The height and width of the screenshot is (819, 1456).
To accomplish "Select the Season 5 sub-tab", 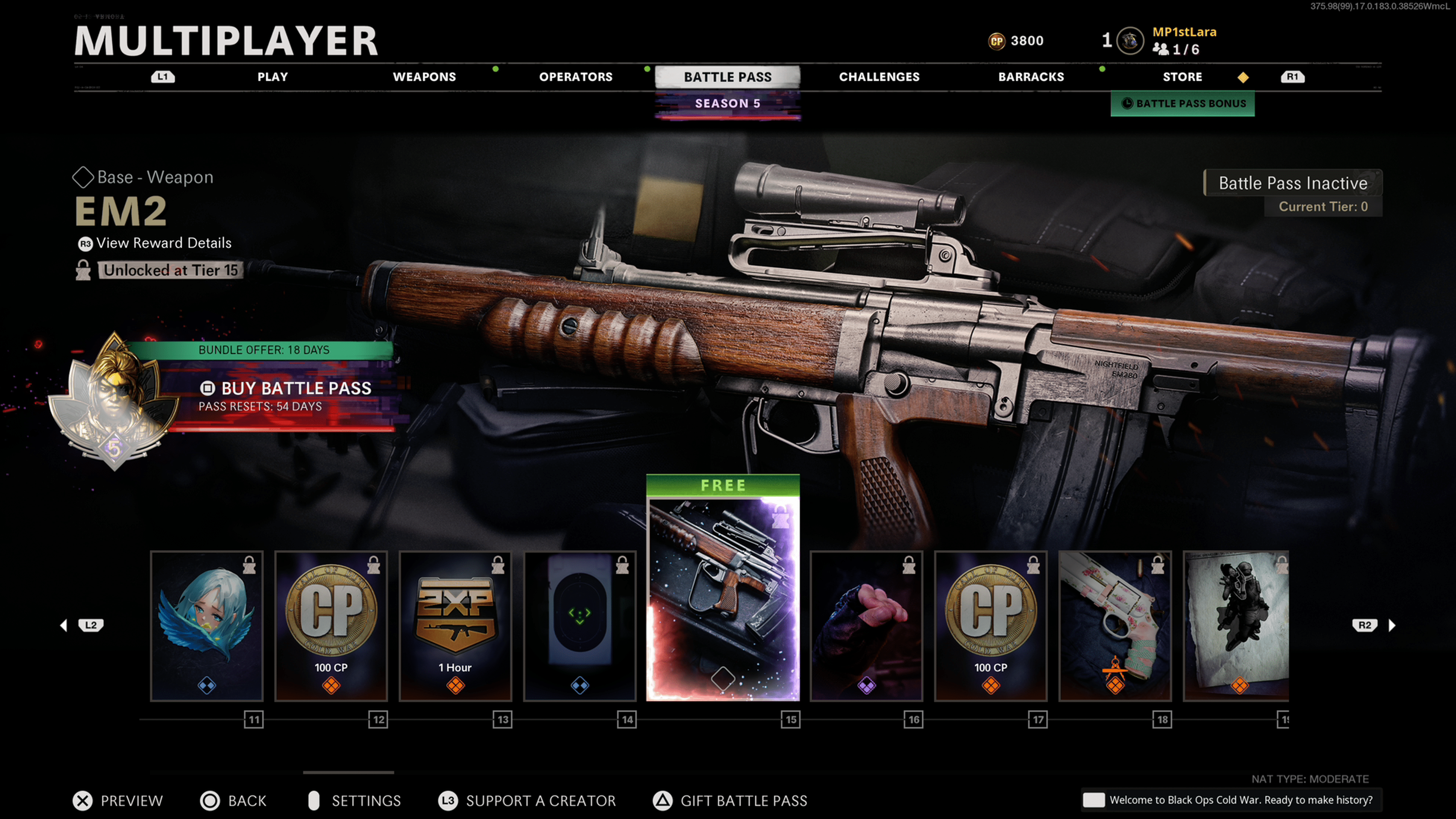I will click(728, 104).
